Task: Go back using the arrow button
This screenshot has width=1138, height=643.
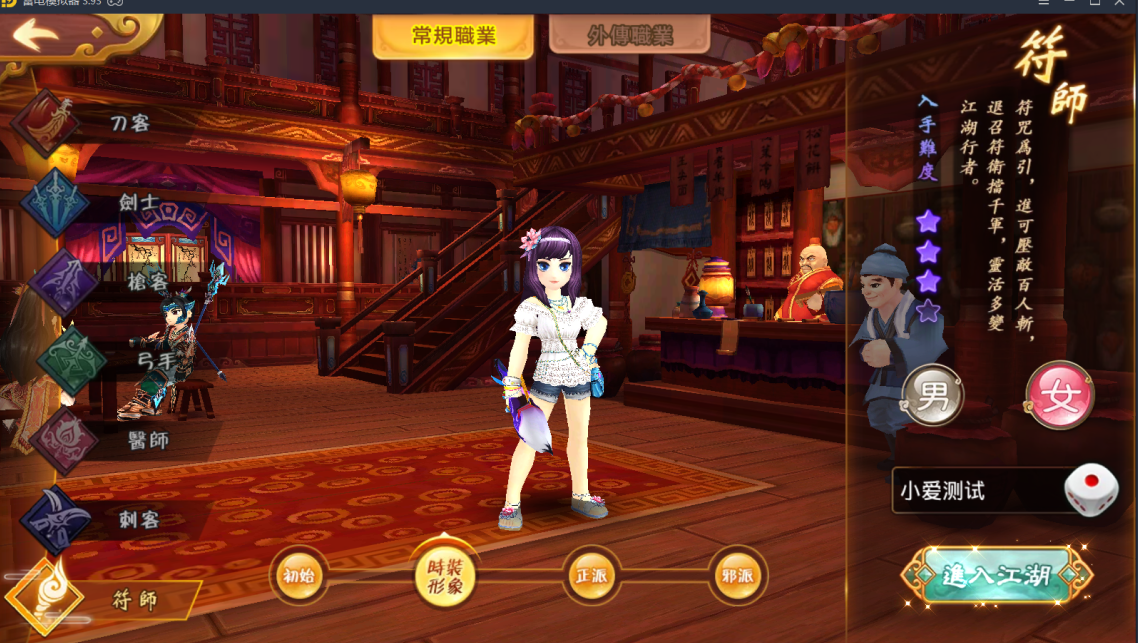Action: [x=37, y=36]
